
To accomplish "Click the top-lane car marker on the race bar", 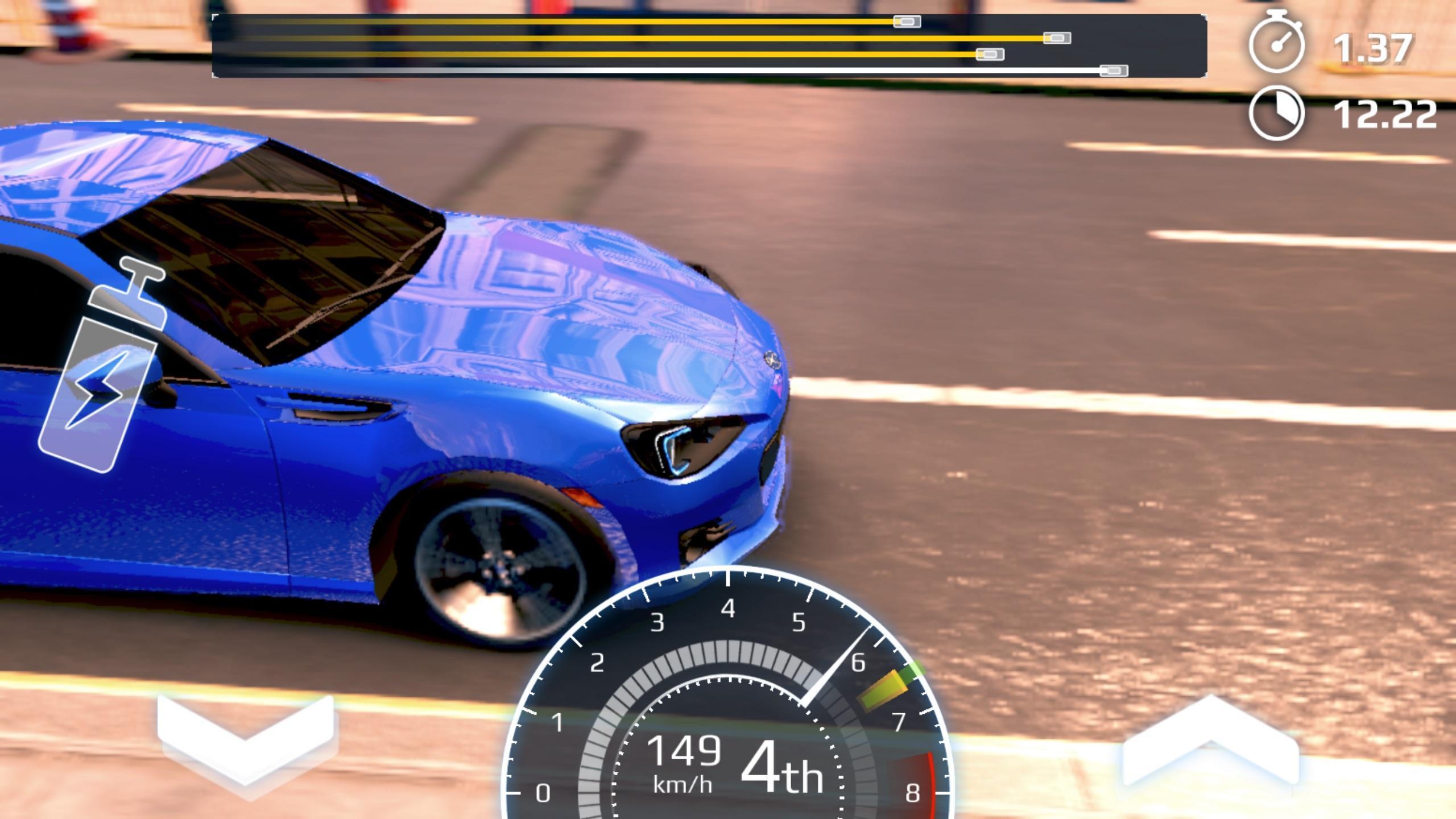I will [906, 23].
